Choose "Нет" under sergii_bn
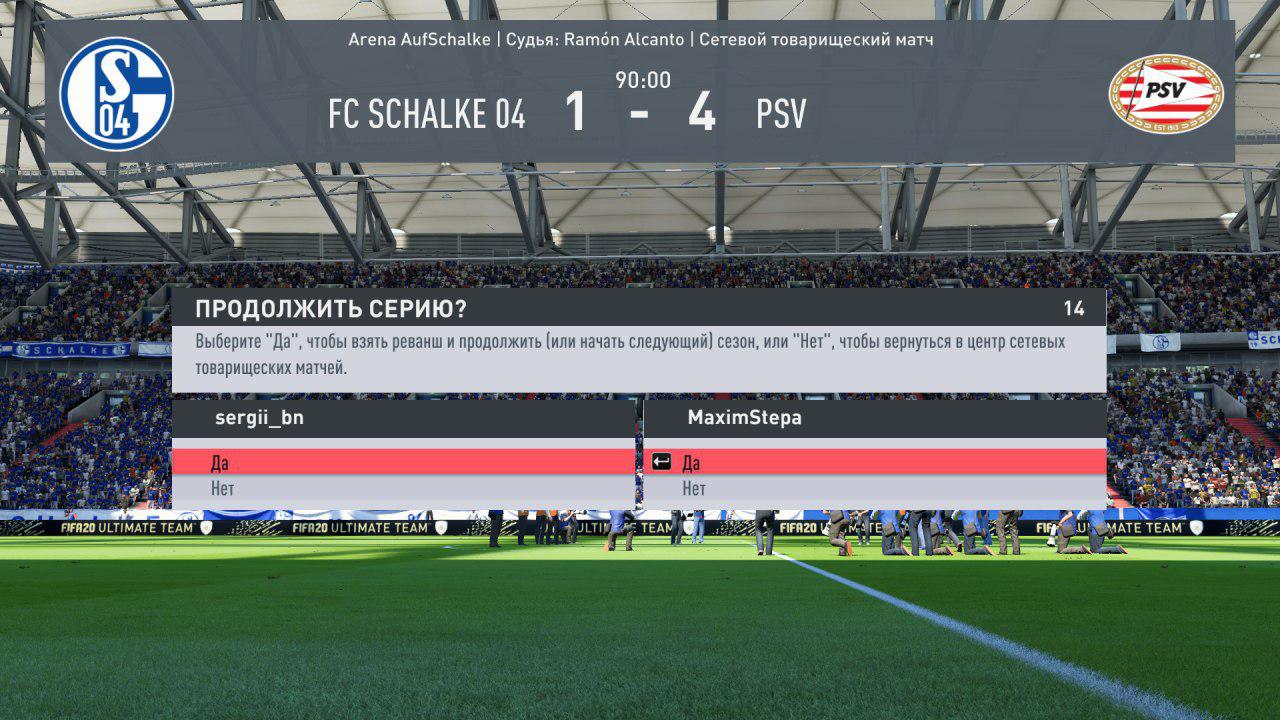The height and width of the screenshot is (720, 1280). 403,489
